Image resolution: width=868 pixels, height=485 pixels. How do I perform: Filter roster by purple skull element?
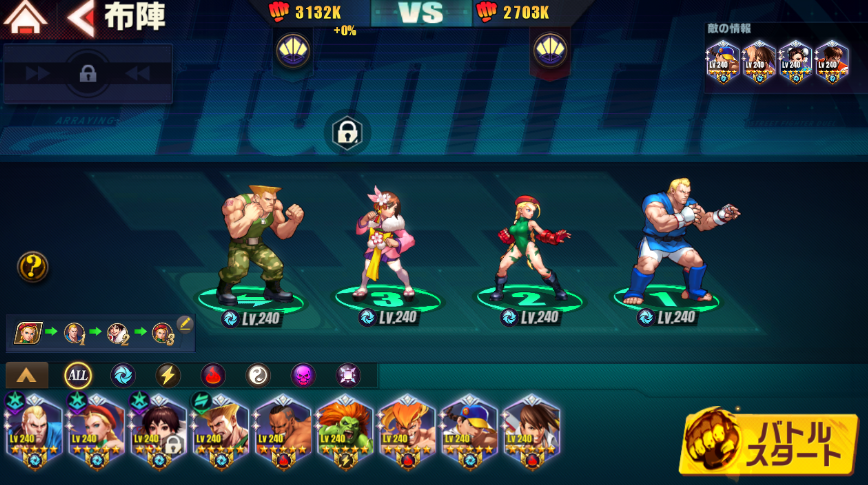click(x=302, y=375)
